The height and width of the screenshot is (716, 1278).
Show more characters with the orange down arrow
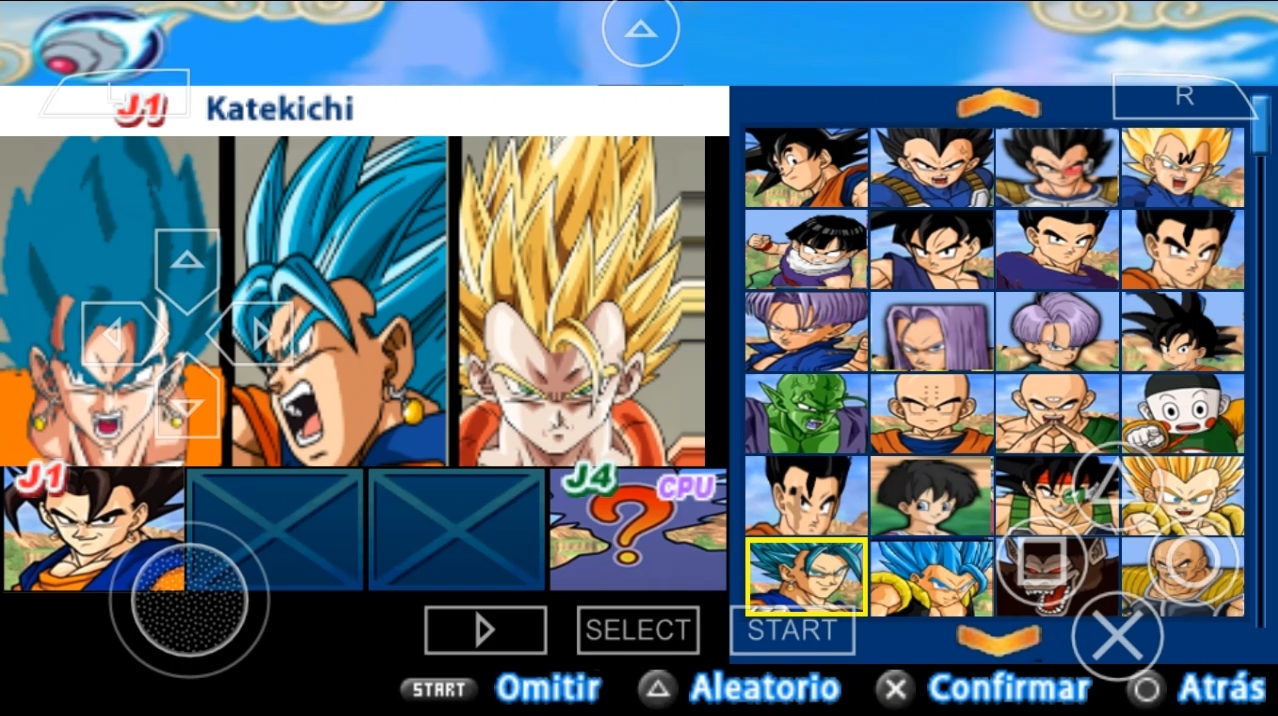[998, 638]
